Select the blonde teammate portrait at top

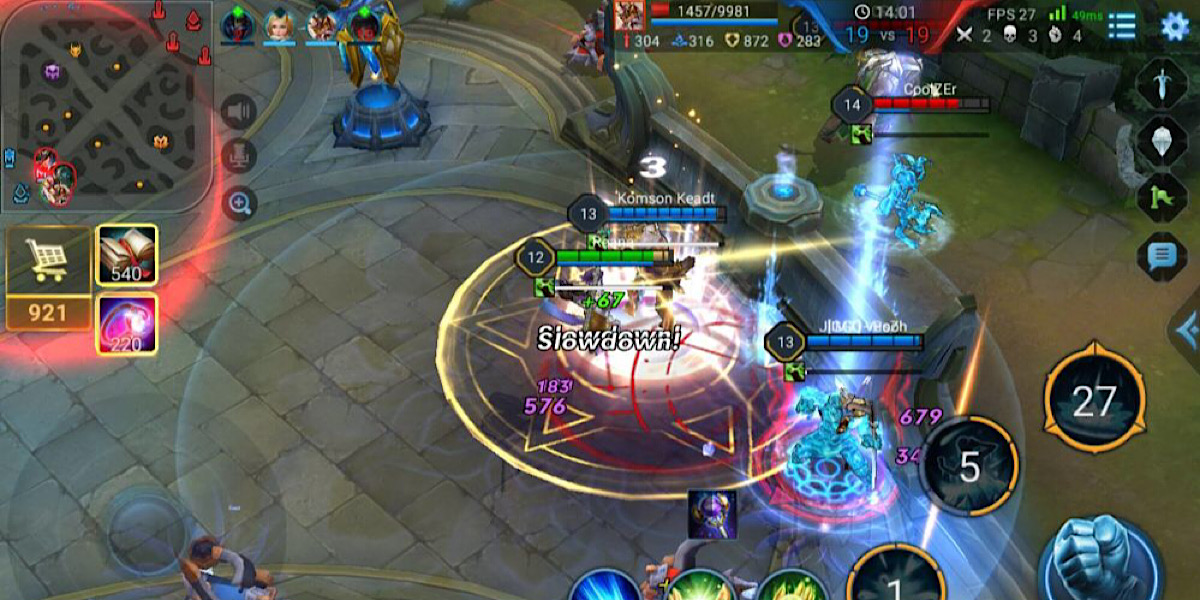[279, 25]
